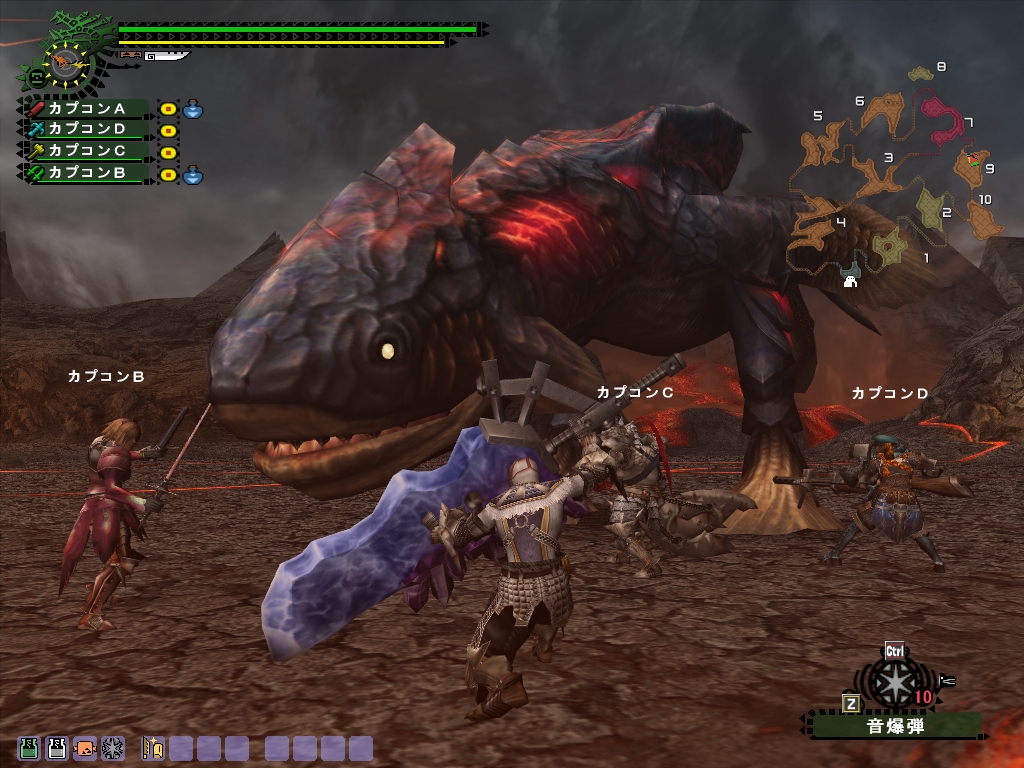This screenshot has height=768, width=1024.
Task: Select party member カプコンC in the list
Action: pyautogui.click(x=86, y=152)
